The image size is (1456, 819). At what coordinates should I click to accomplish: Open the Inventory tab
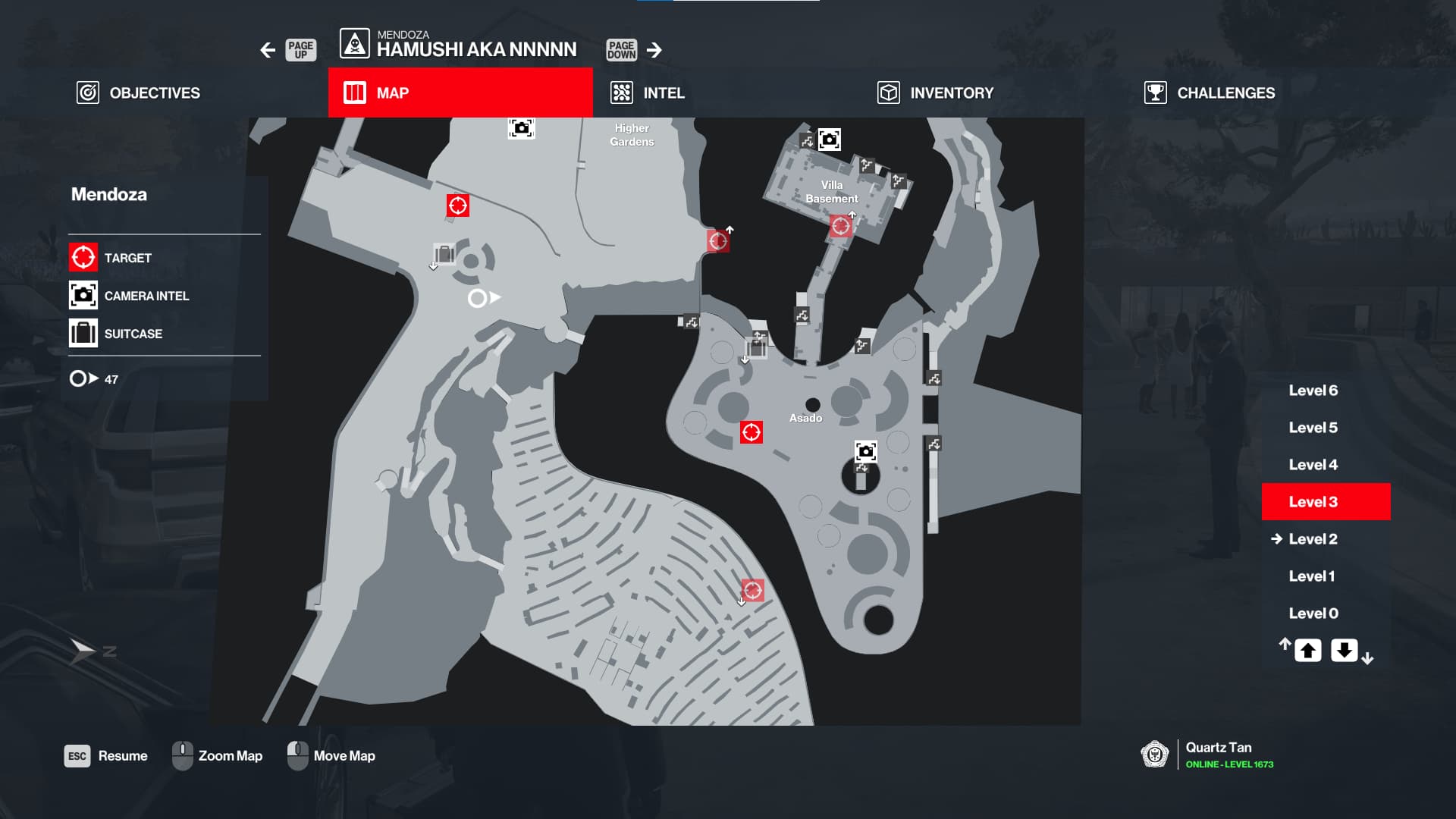935,93
